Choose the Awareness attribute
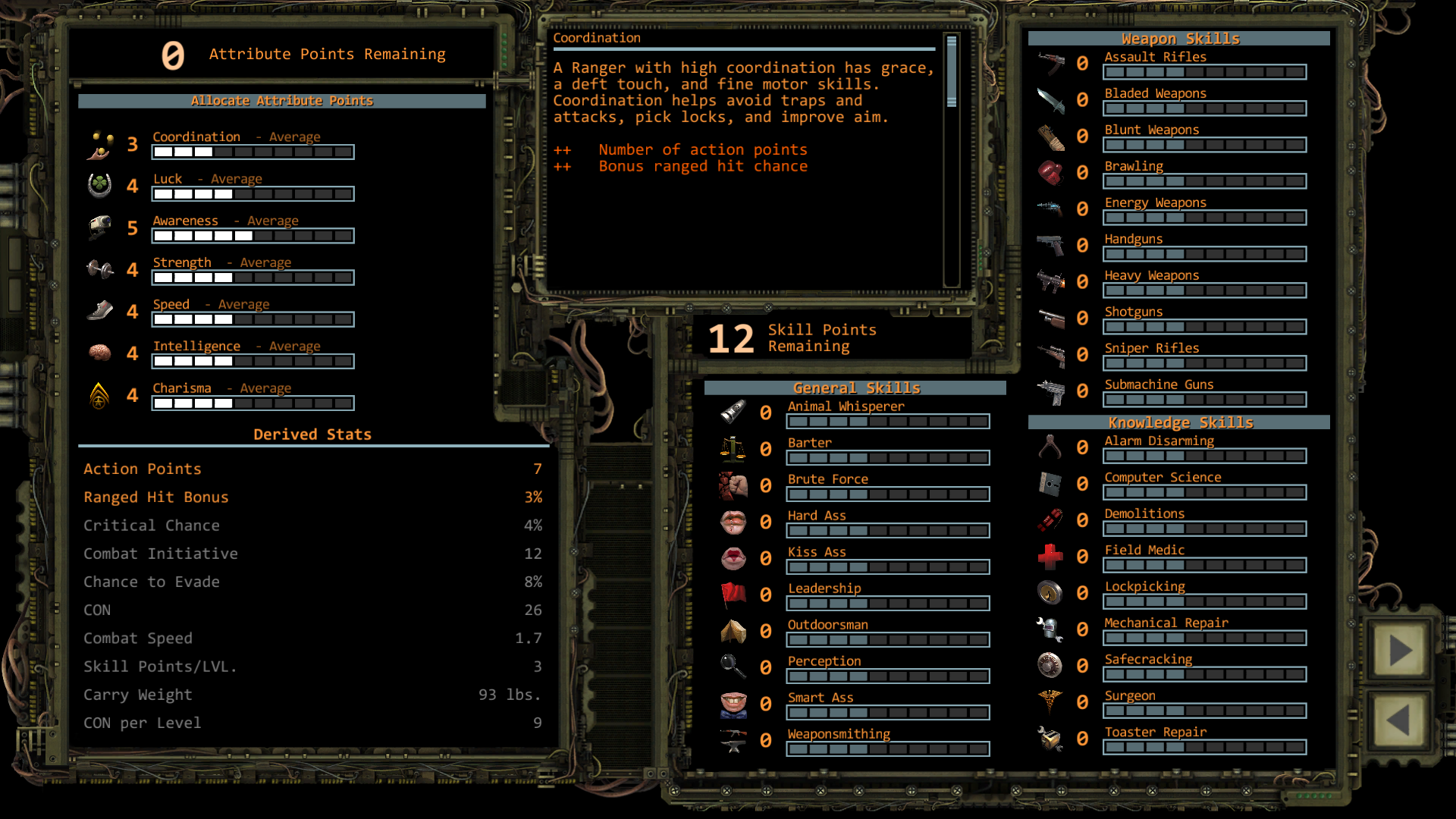1456x819 pixels. pyautogui.click(x=185, y=221)
